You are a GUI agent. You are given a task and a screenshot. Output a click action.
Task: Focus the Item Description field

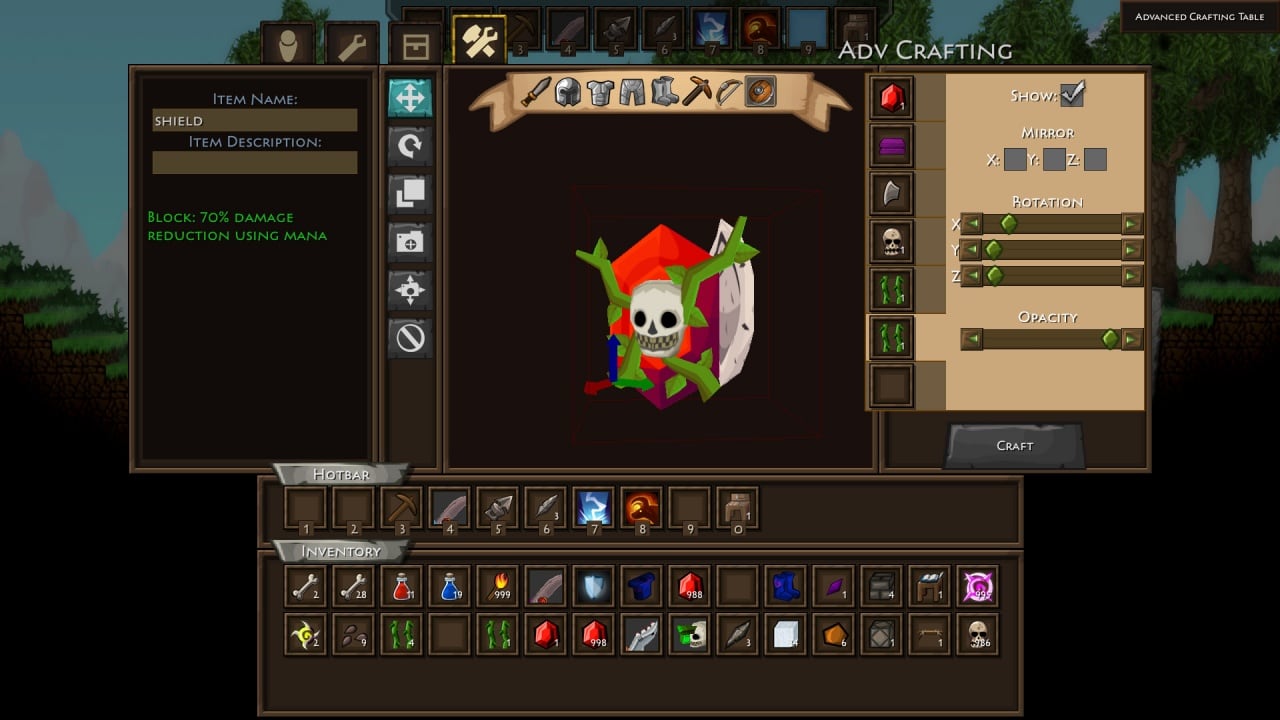(254, 163)
